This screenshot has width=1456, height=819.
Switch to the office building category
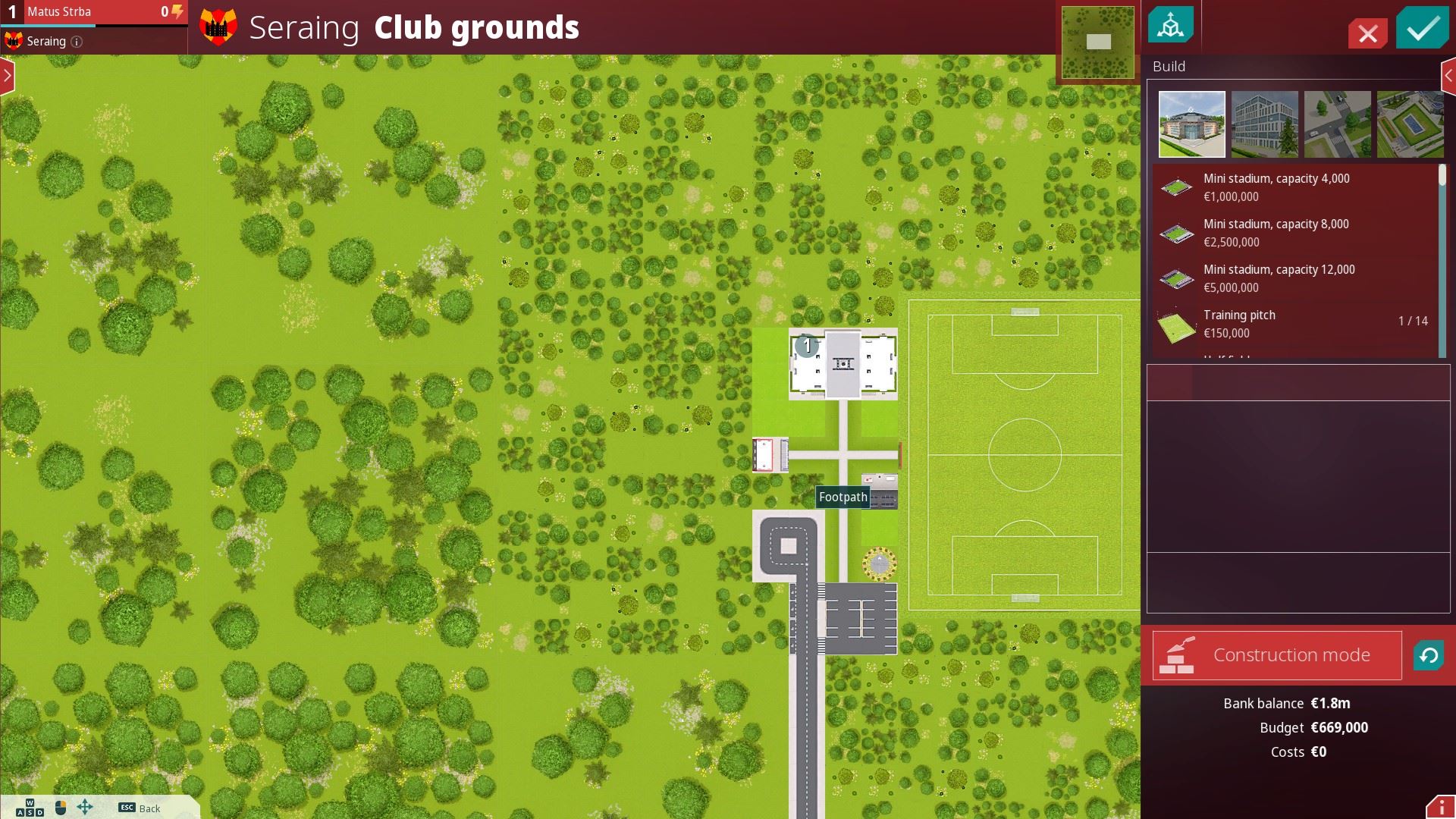tap(1264, 124)
